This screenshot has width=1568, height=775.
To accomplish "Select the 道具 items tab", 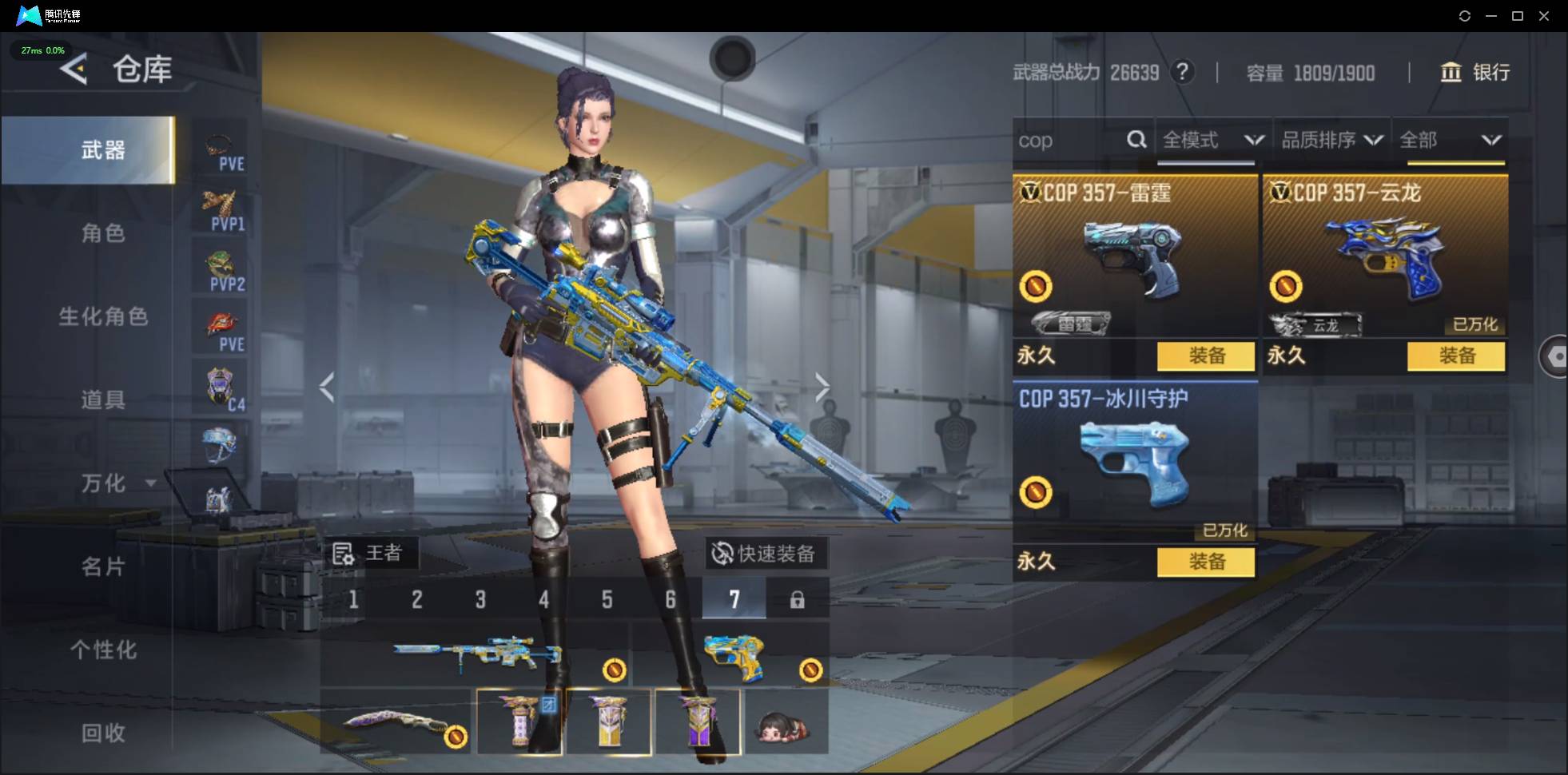I will pyautogui.click(x=103, y=399).
